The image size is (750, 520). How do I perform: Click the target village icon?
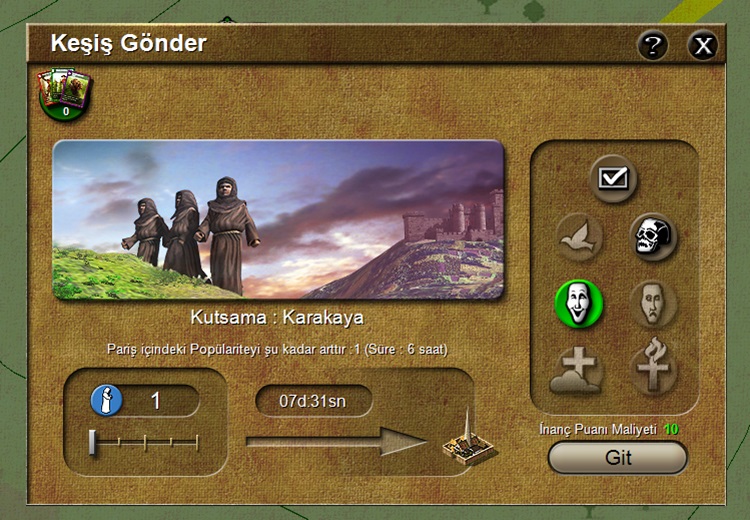pyautogui.click(x=465, y=444)
